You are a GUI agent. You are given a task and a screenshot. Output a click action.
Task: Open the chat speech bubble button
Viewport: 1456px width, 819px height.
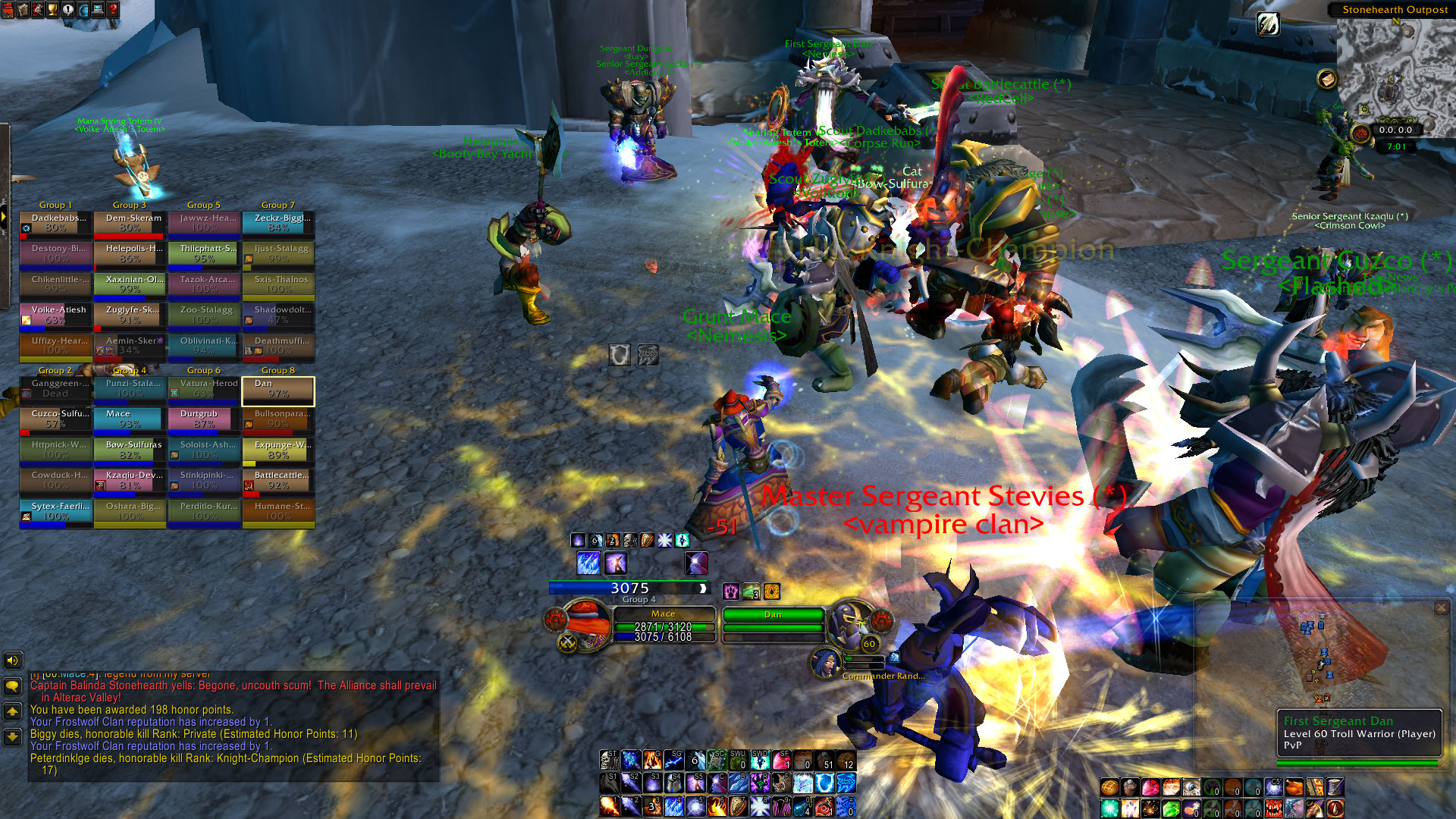coord(12,686)
